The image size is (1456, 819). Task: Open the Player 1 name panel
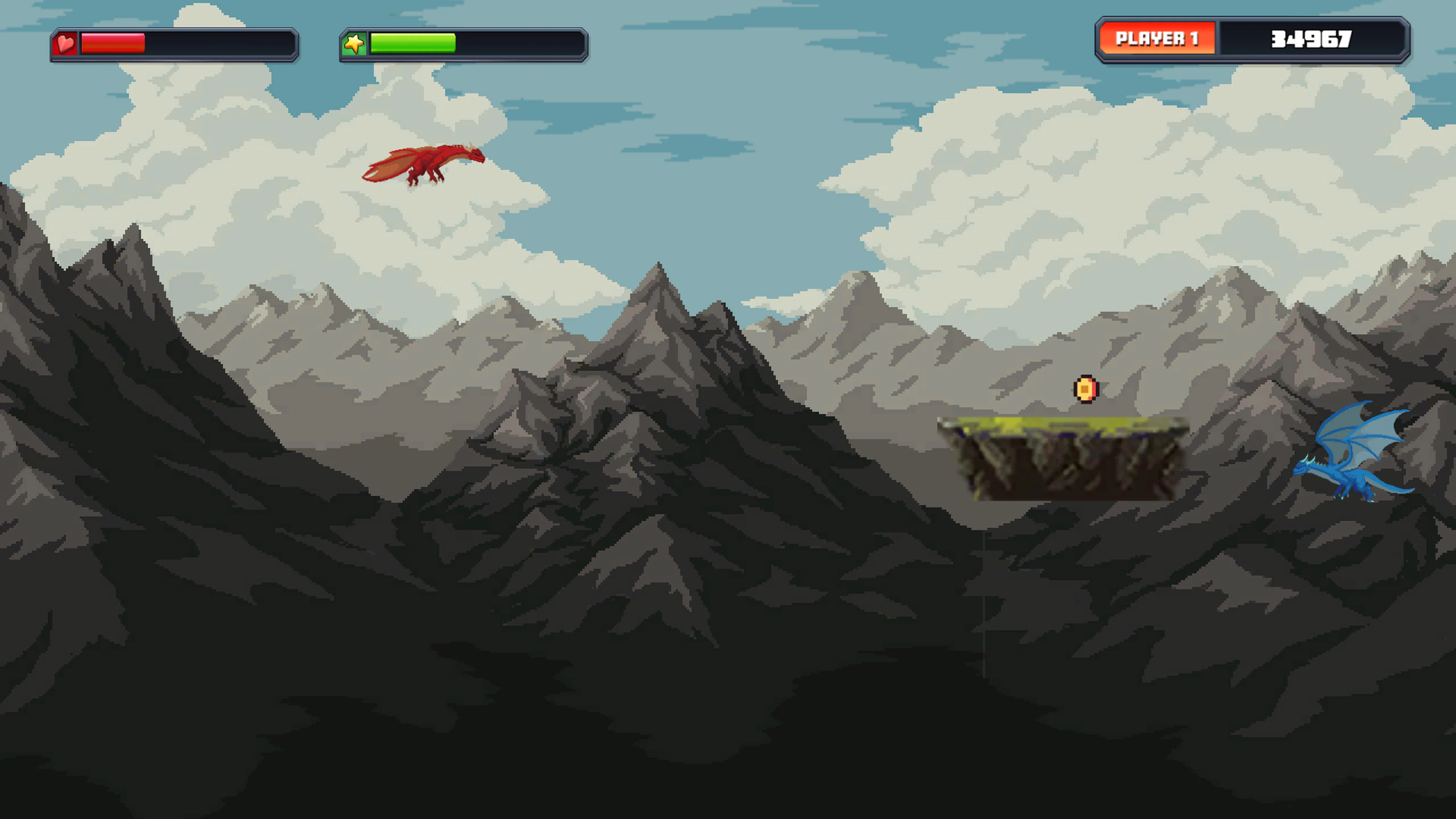[x=1158, y=38]
